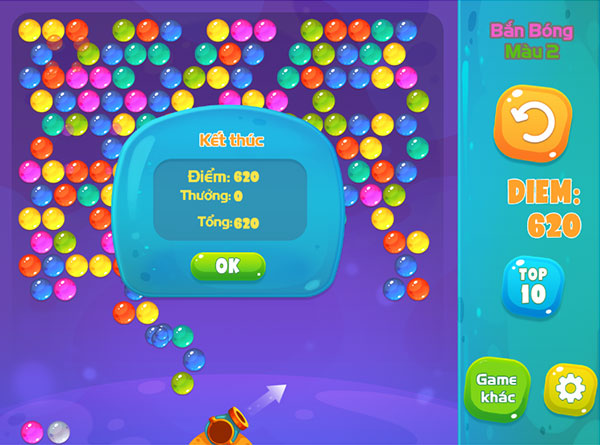
Task: Open the TOP 10 leaderboard
Action: [532, 286]
